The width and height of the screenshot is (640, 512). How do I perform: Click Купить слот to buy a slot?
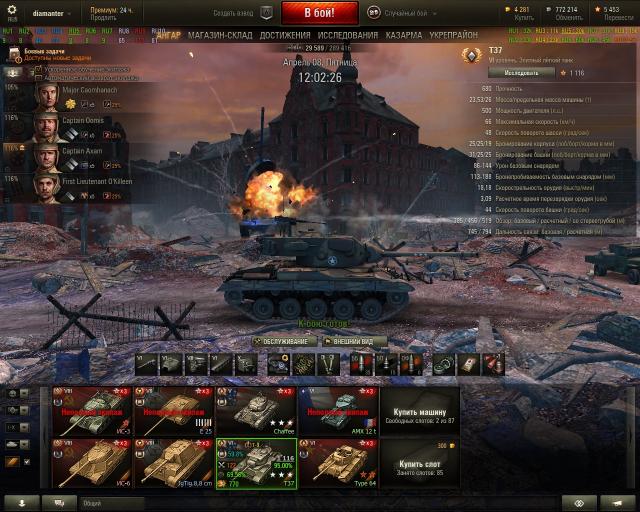pyautogui.click(x=419, y=466)
